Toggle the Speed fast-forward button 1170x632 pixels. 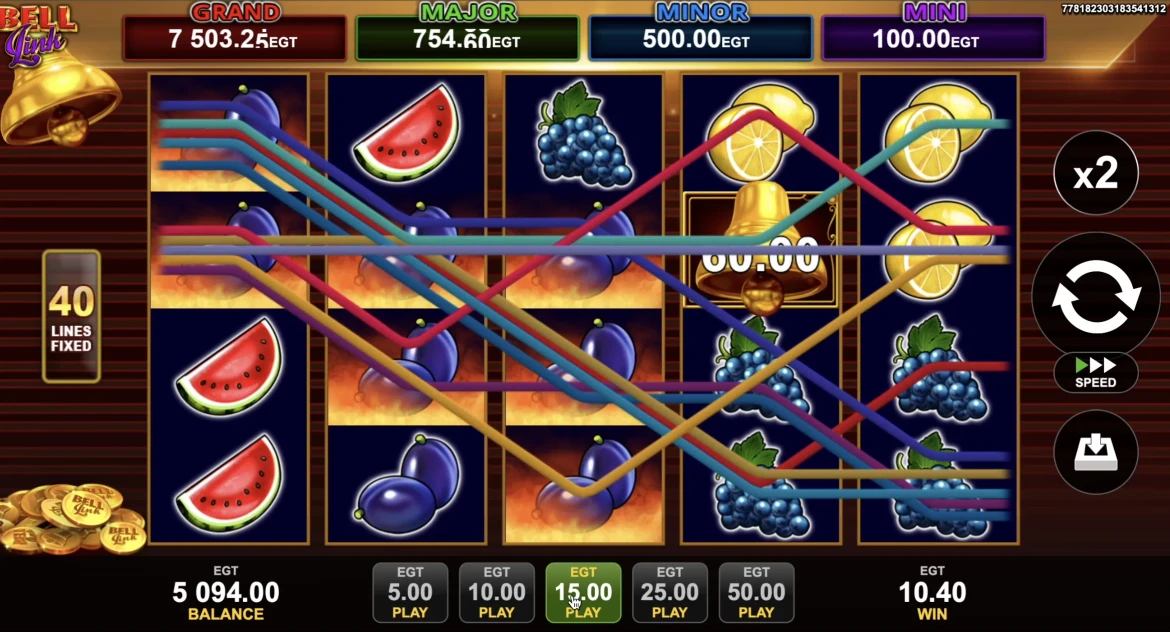tap(1095, 372)
